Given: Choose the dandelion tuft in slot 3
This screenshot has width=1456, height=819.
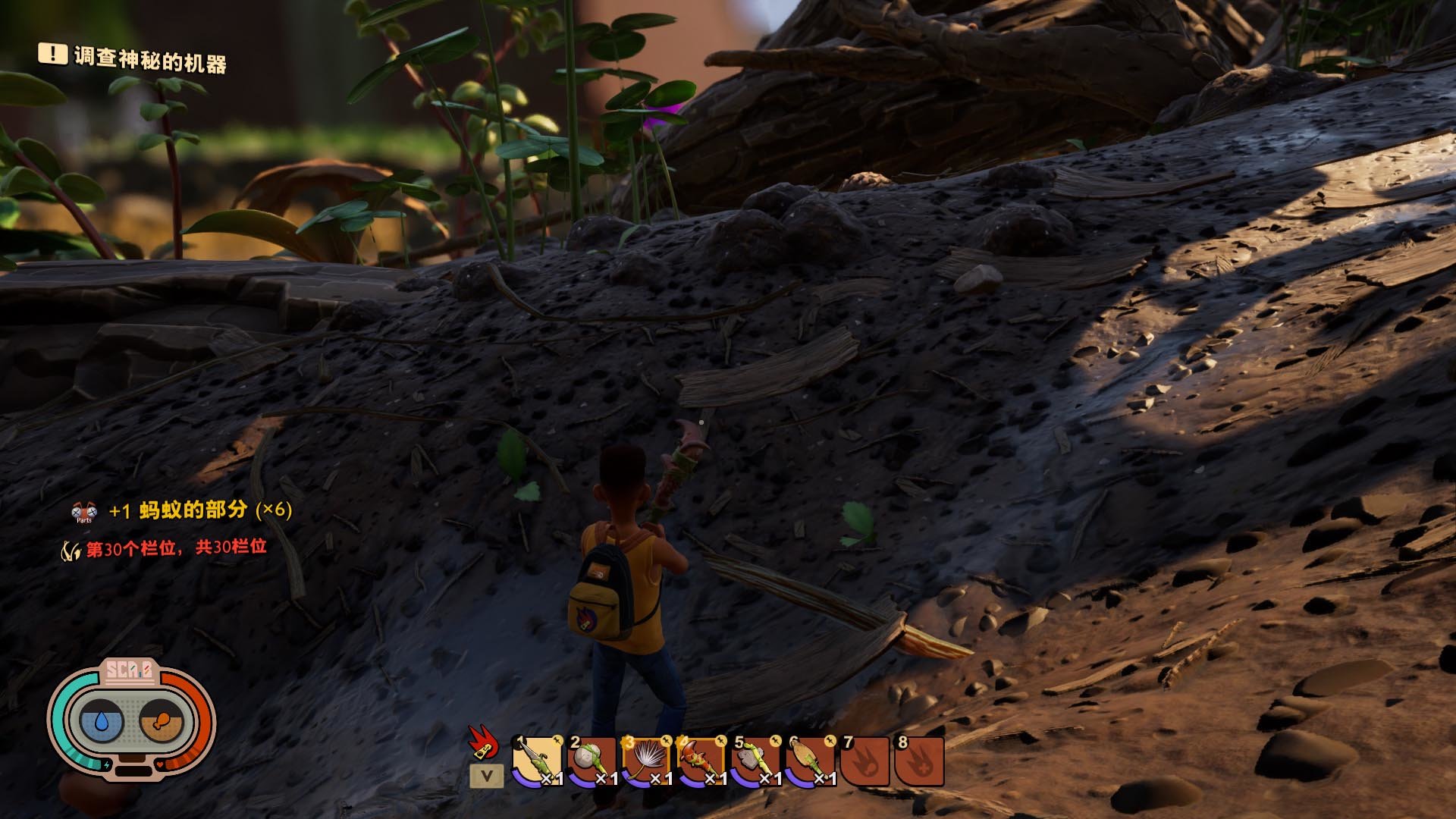Looking at the screenshot, I should [x=647, y=761].
